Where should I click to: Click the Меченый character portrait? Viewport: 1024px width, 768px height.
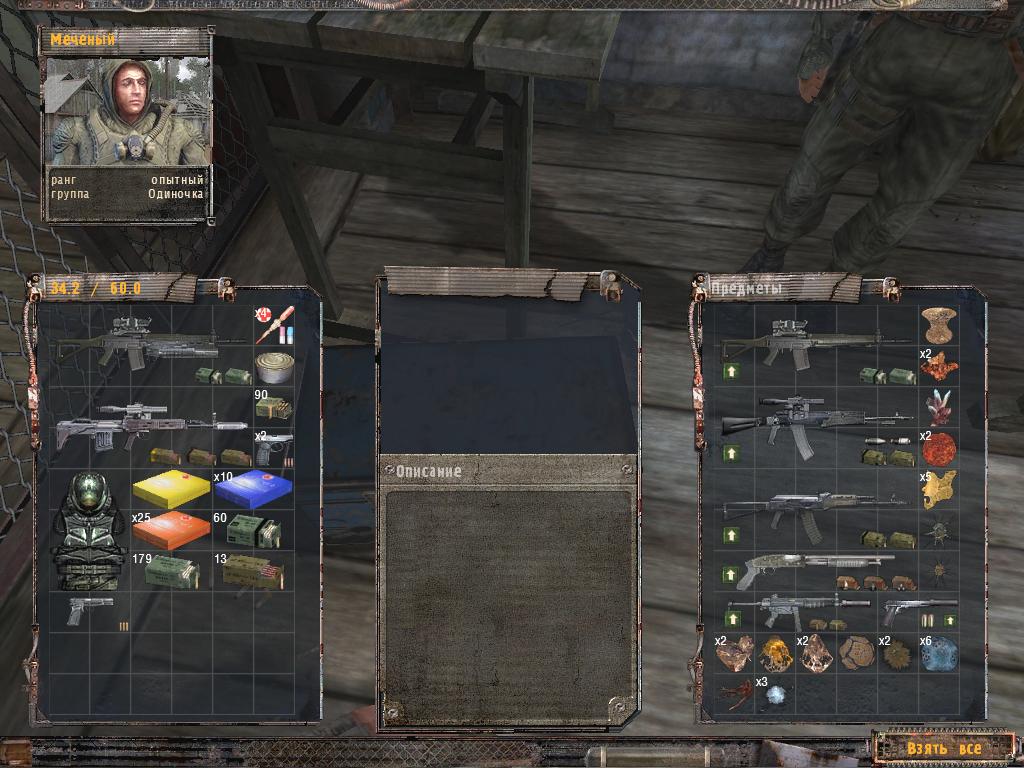coord(127,110)
